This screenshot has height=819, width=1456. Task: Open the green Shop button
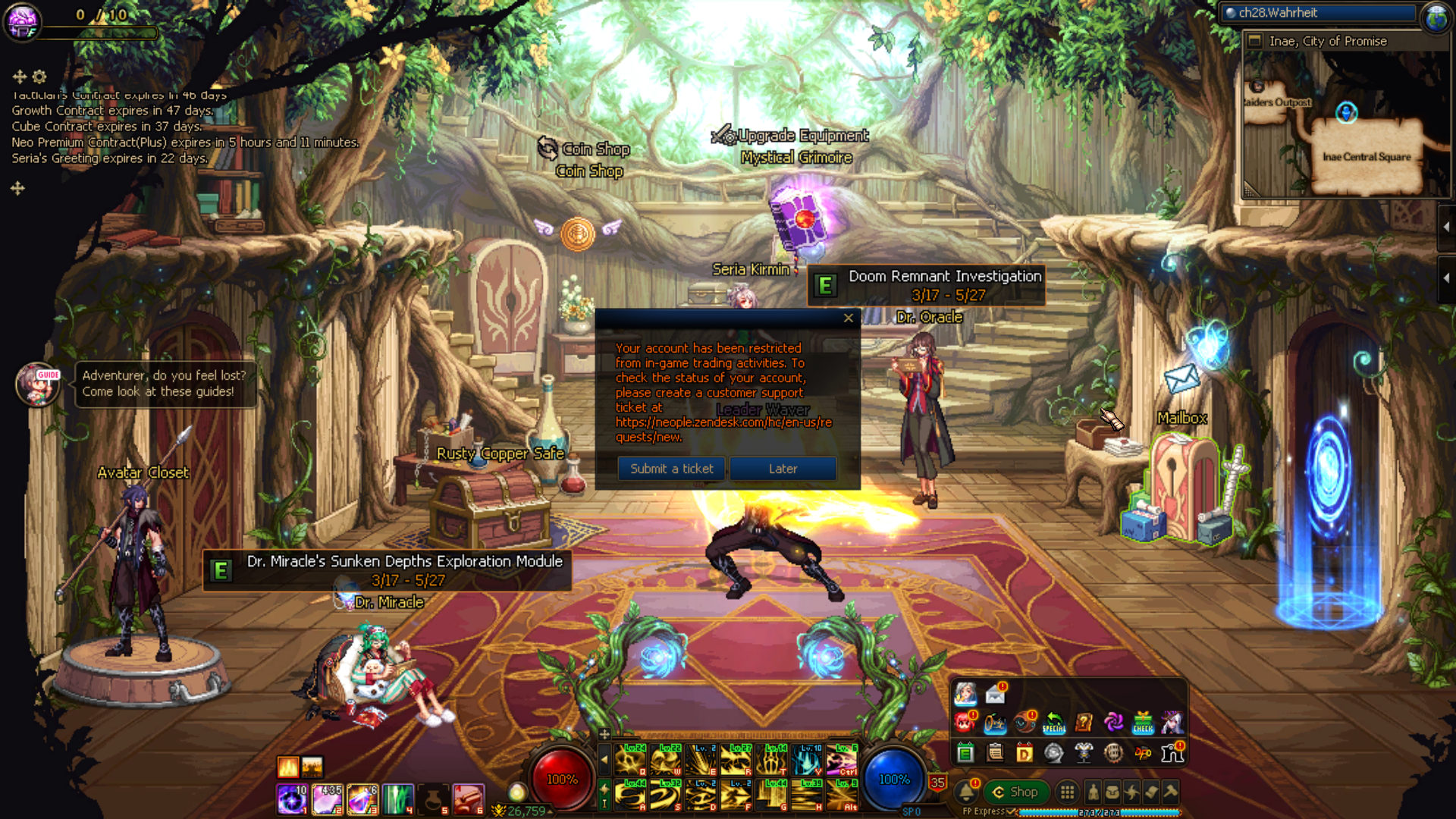pos(1015,792)
